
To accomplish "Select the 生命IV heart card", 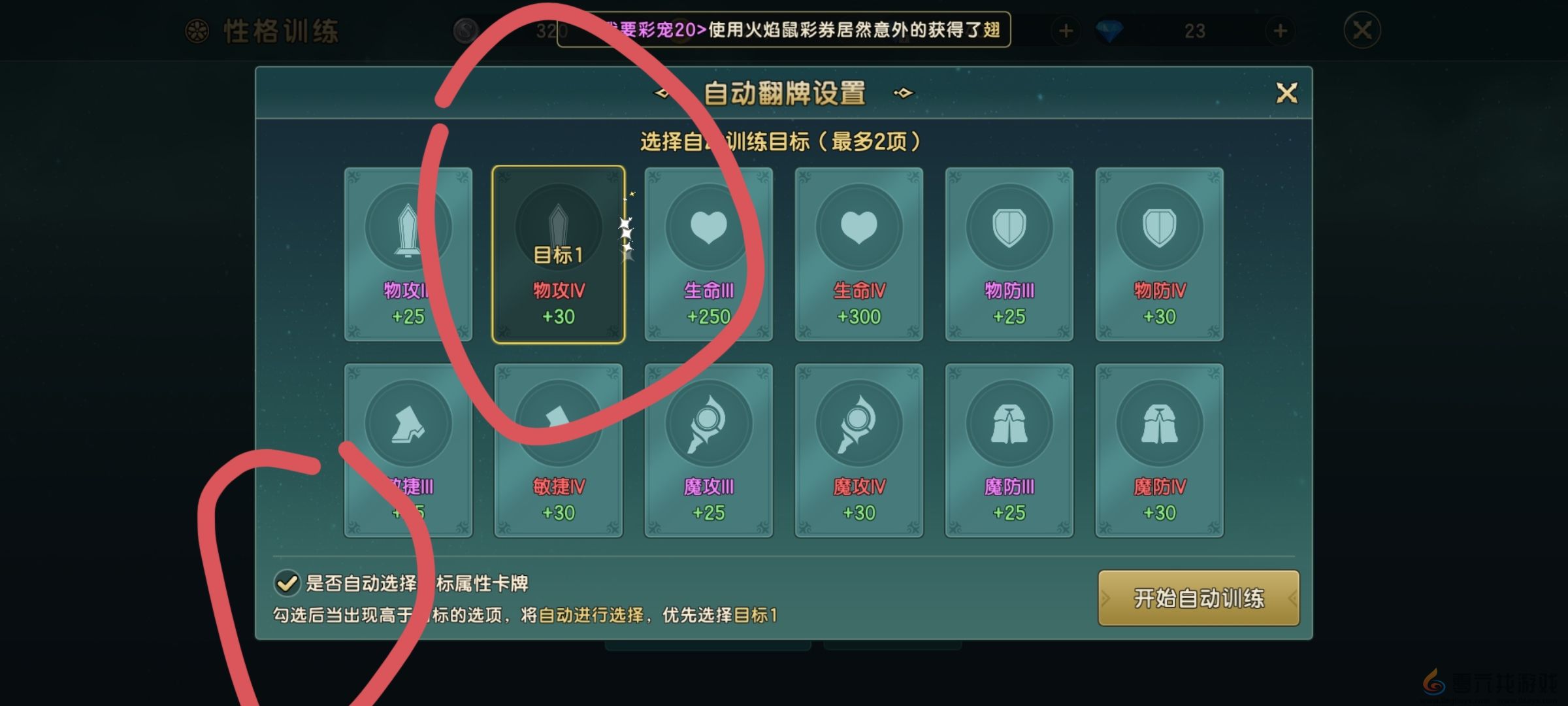I will pos(858,255).
